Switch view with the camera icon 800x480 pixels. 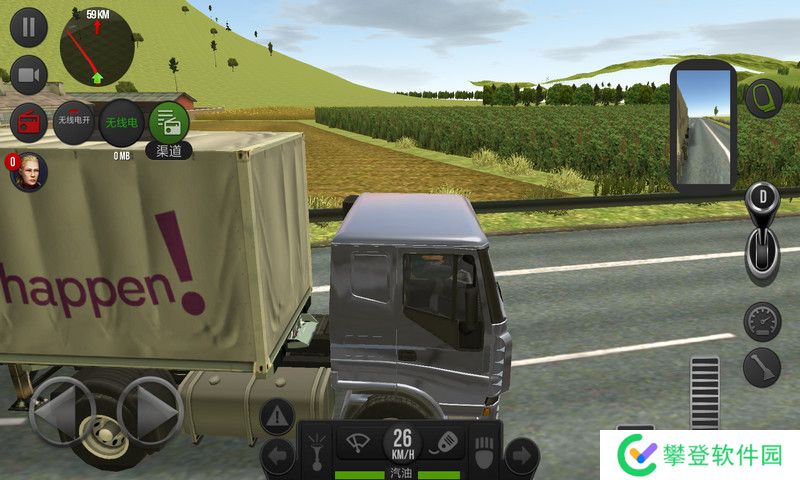29,75
